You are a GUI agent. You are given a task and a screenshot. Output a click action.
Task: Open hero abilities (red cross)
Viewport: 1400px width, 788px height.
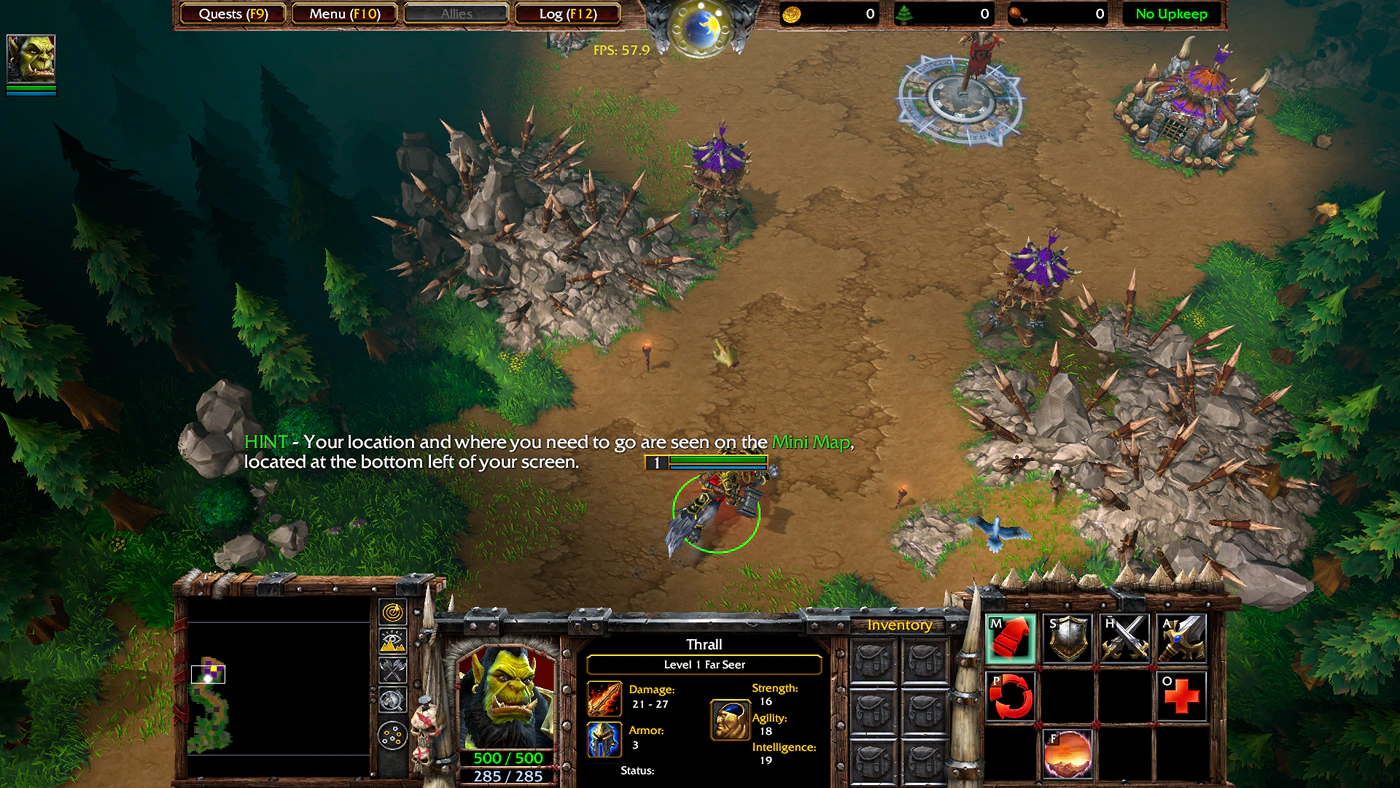point(1182,696)
